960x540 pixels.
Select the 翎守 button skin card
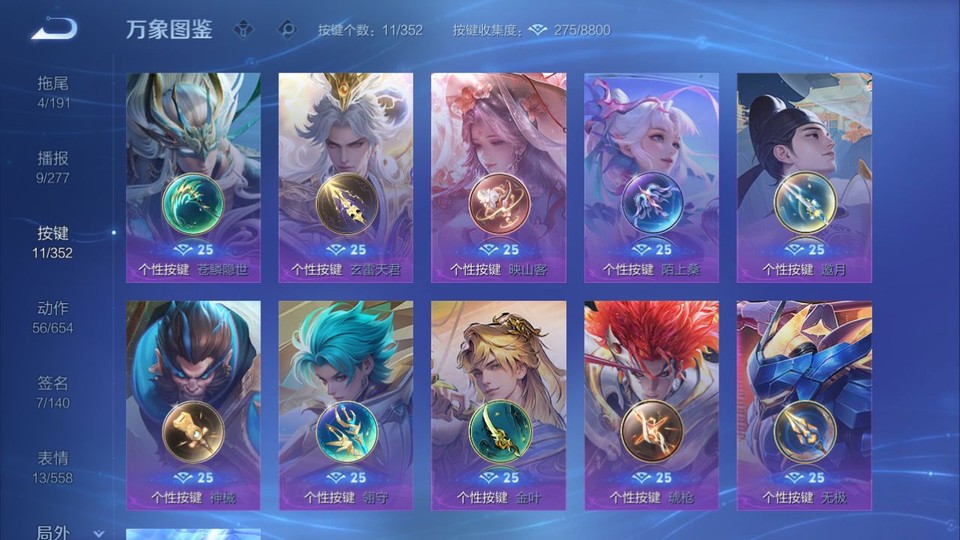point(346,405)
